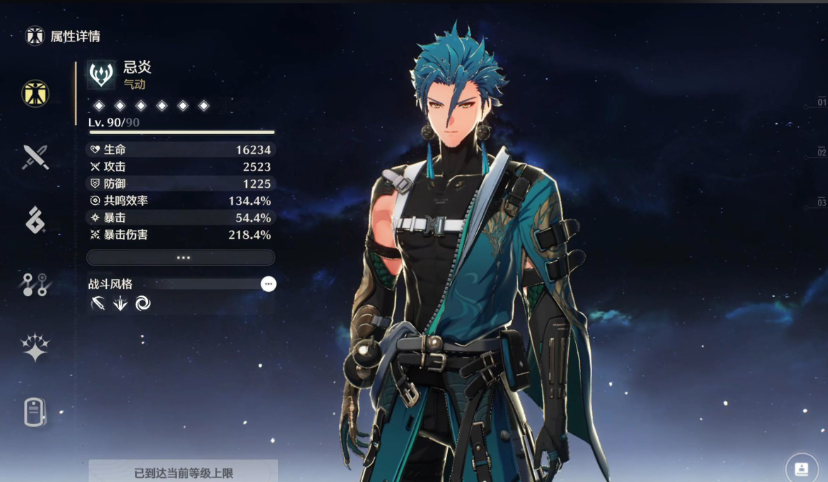Open the character showcase button at bottom right
The image size is (828, 482).
pos(801,467)
